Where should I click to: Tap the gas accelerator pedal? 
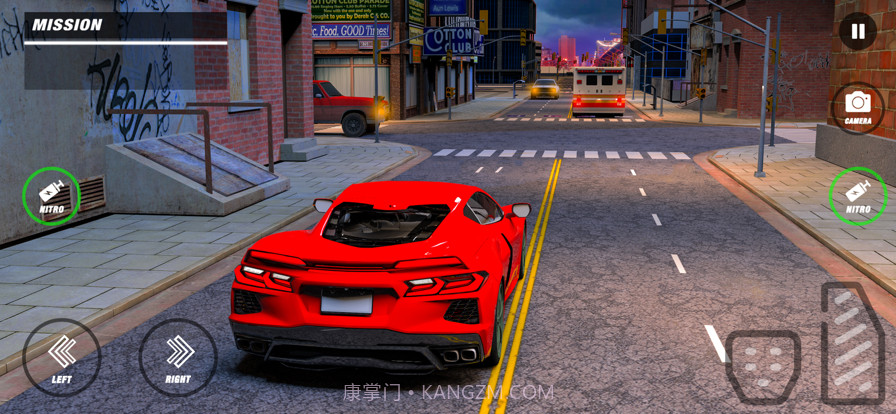[852, 343]
